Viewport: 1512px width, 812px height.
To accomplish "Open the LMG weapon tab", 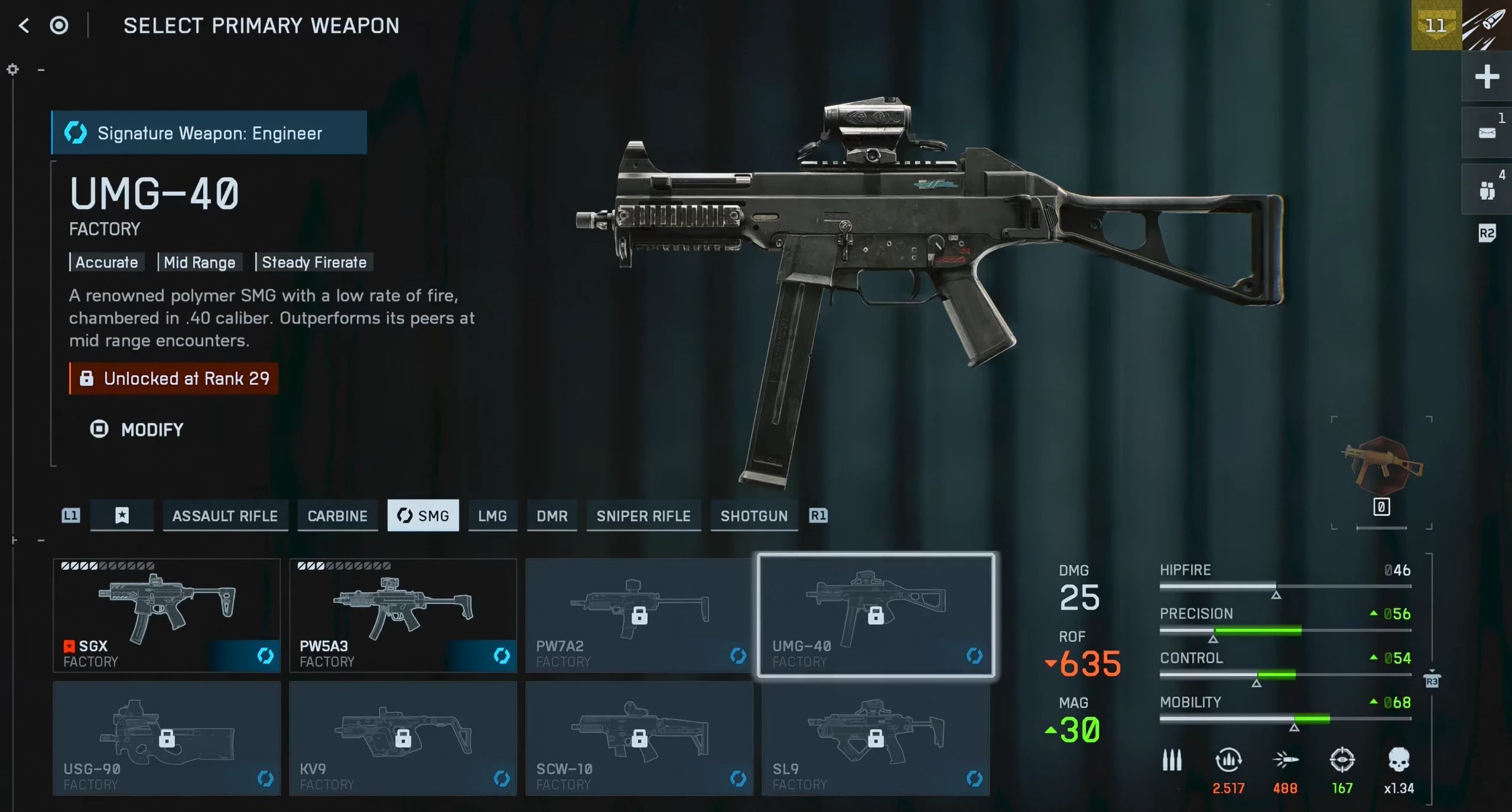I will coord(492,516).
